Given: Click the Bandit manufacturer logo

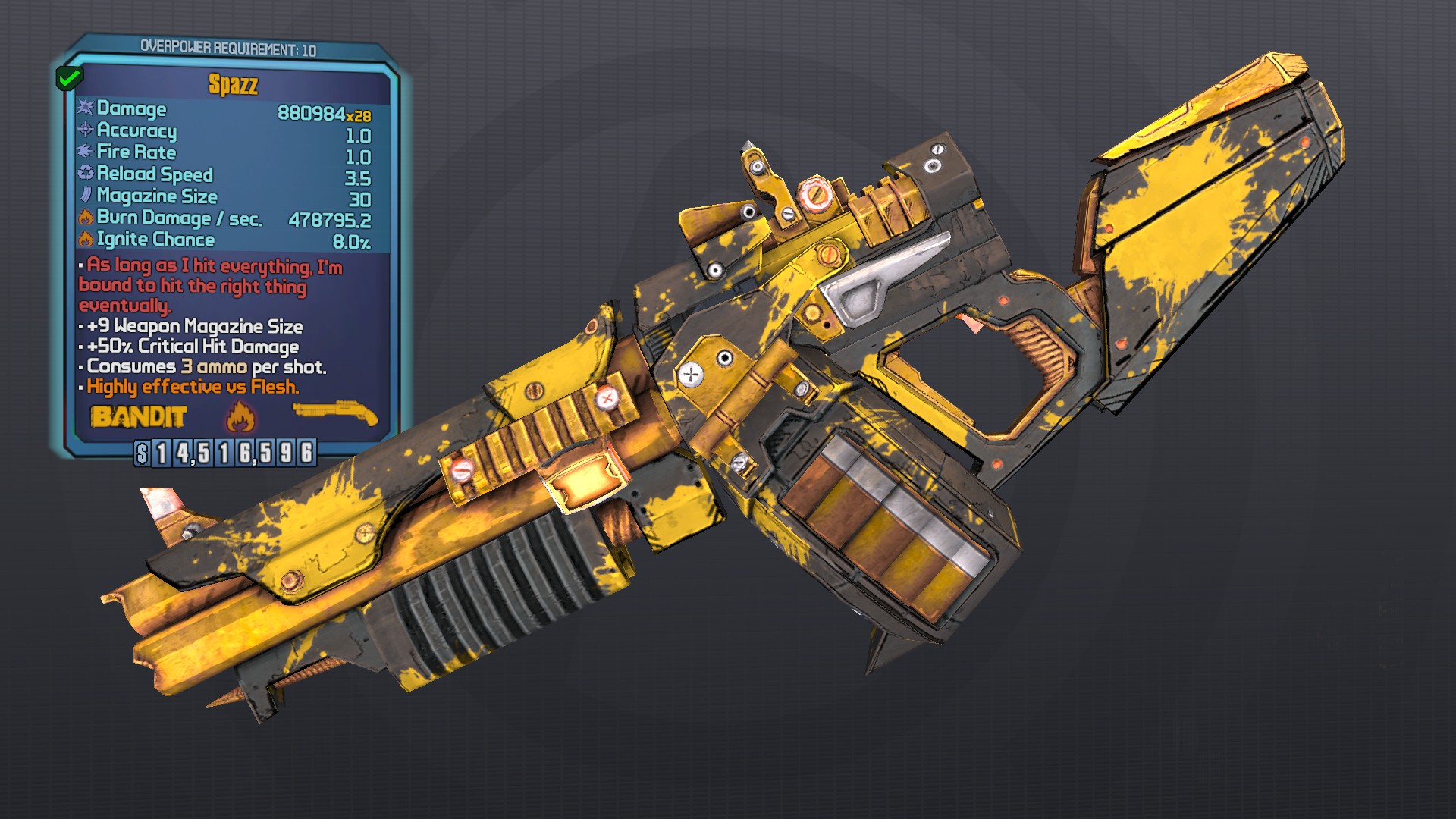Looking at the screenshot, I should [x=139, y=417].
